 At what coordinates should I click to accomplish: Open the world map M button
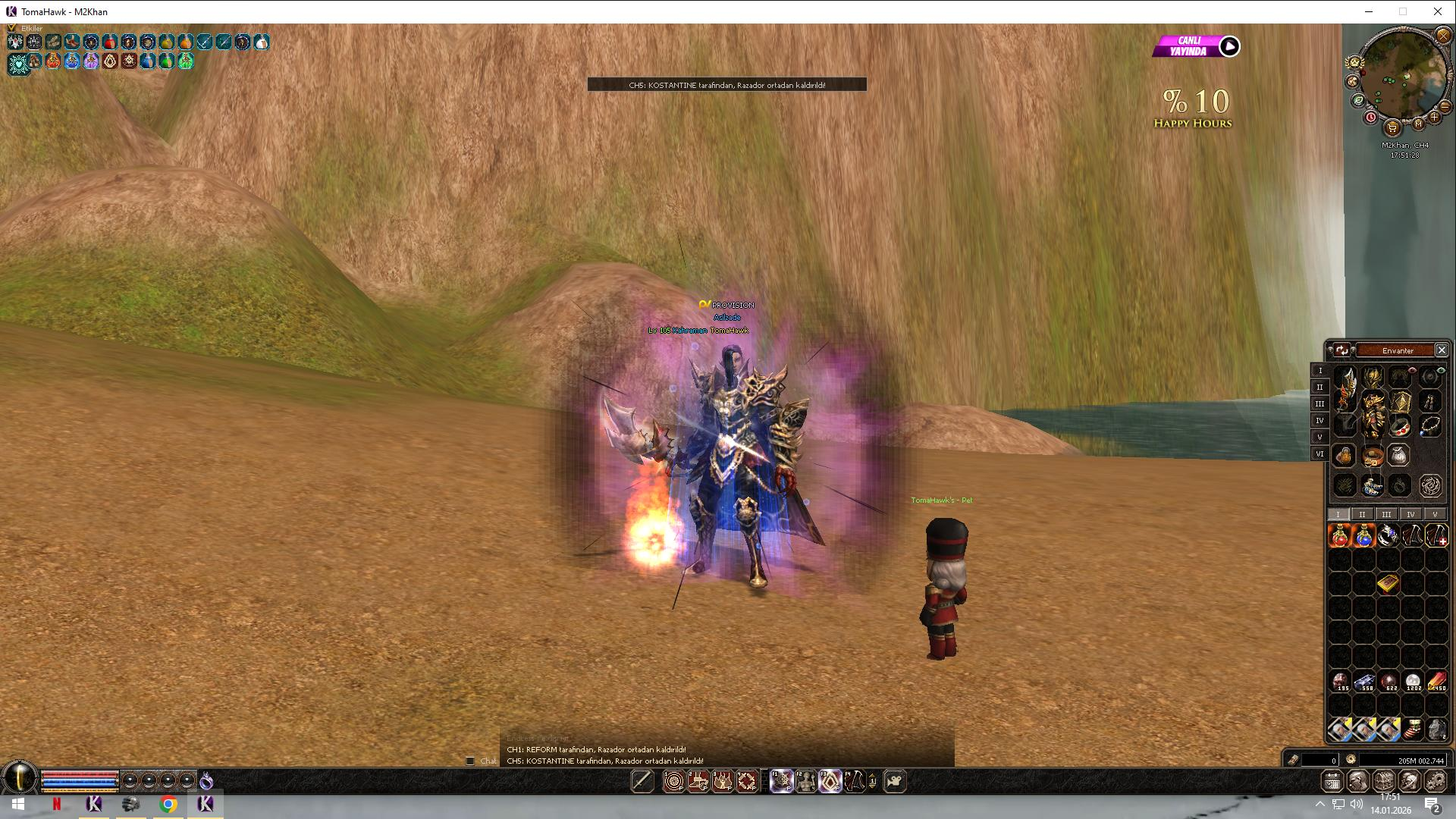[x=1418, y=124]
